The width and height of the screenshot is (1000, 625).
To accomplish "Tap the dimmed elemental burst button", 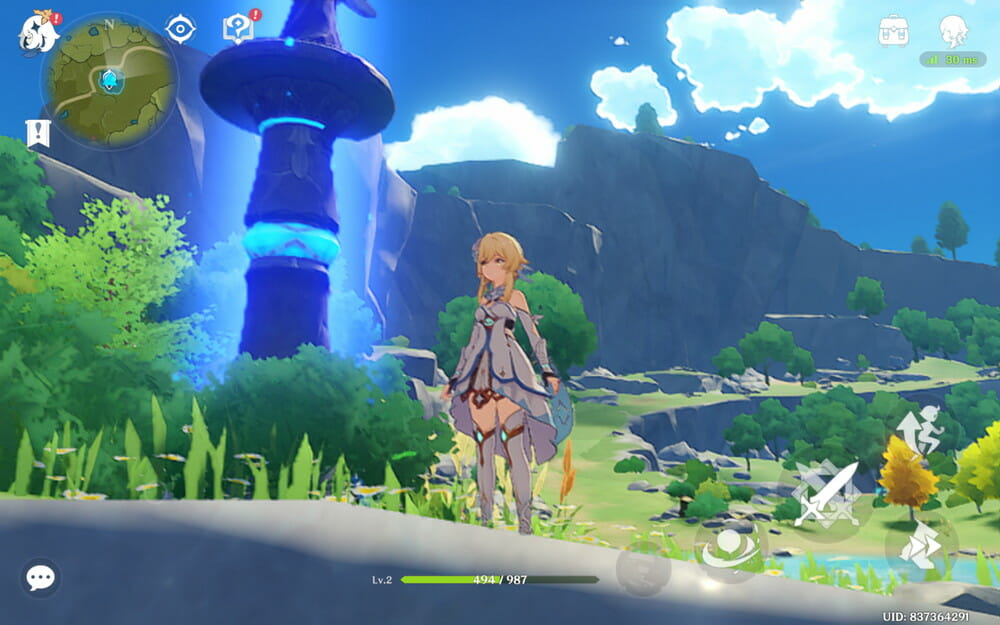I will [642, 571].
